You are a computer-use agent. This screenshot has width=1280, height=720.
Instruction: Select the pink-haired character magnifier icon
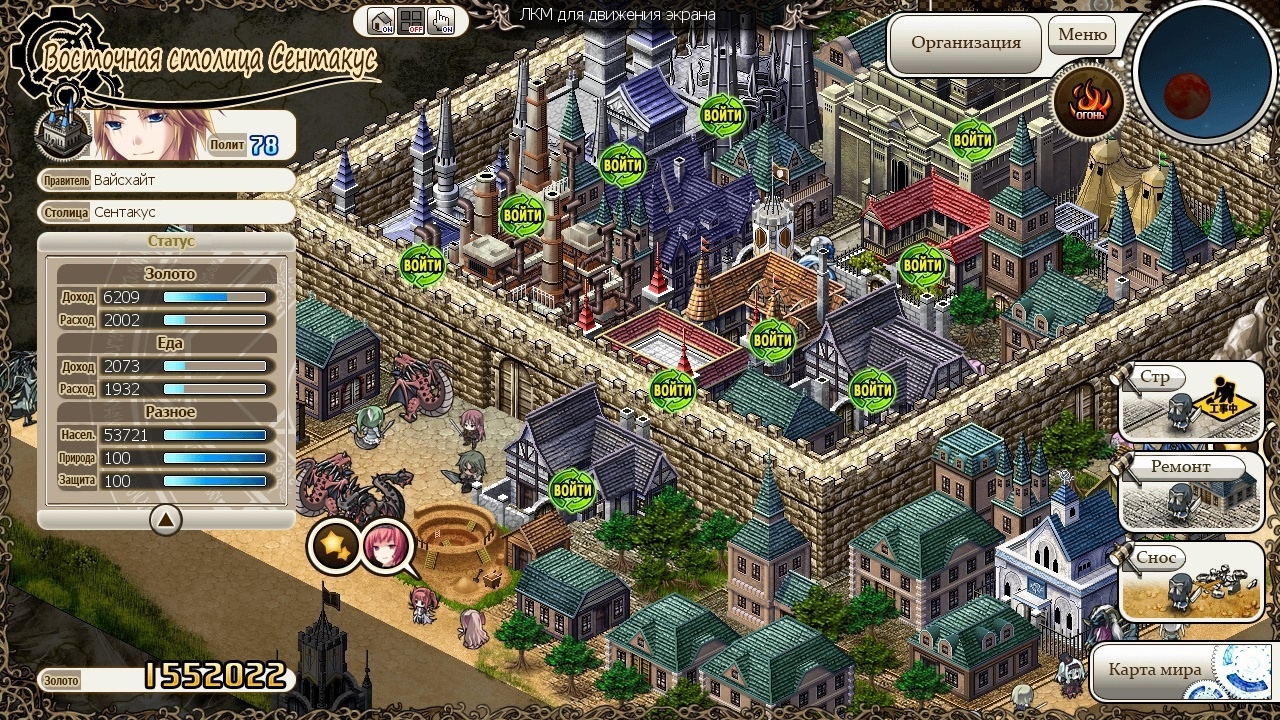tap(385, 546)
